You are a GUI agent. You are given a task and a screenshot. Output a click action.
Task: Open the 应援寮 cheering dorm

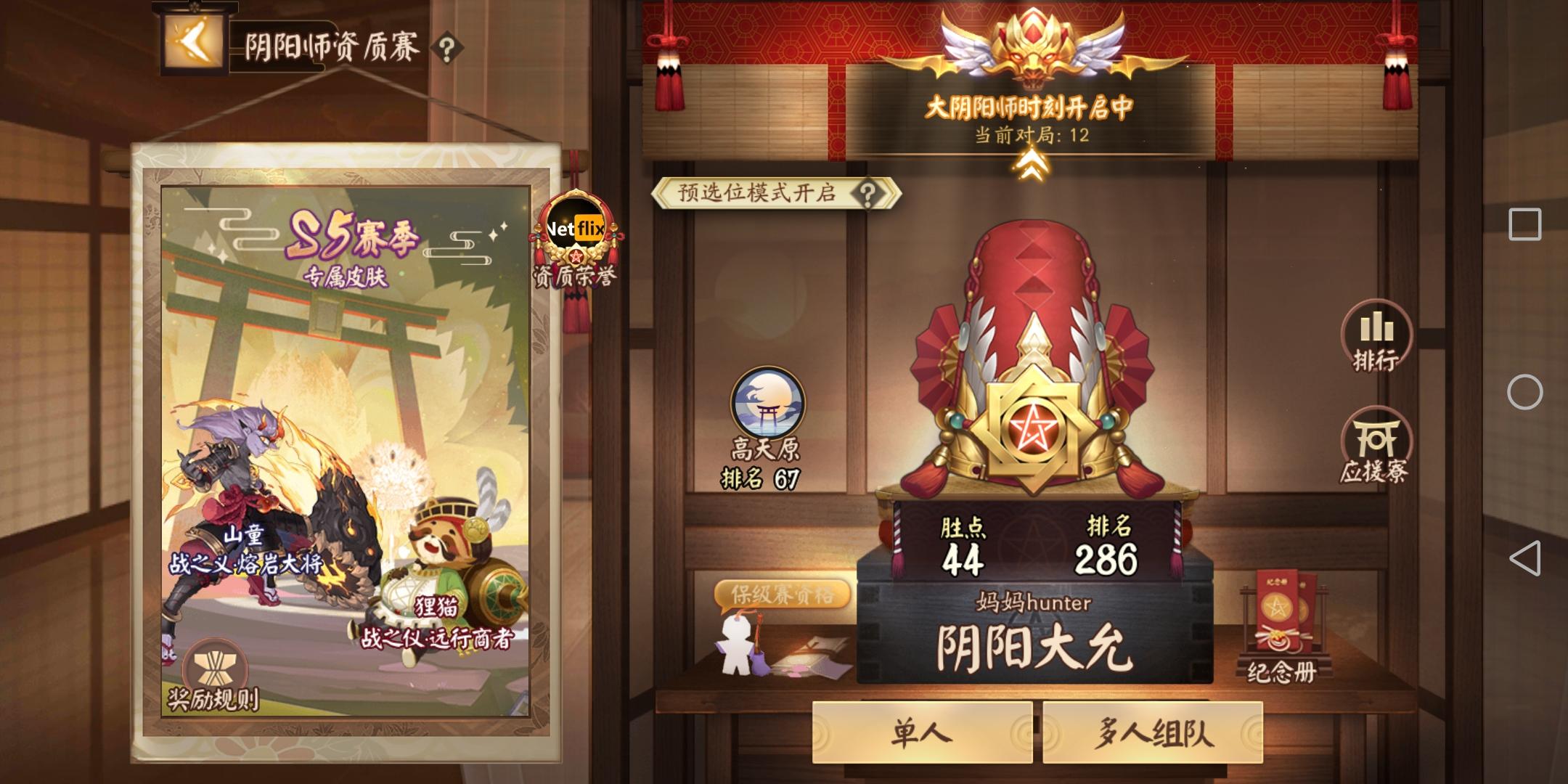point(1376,436)
